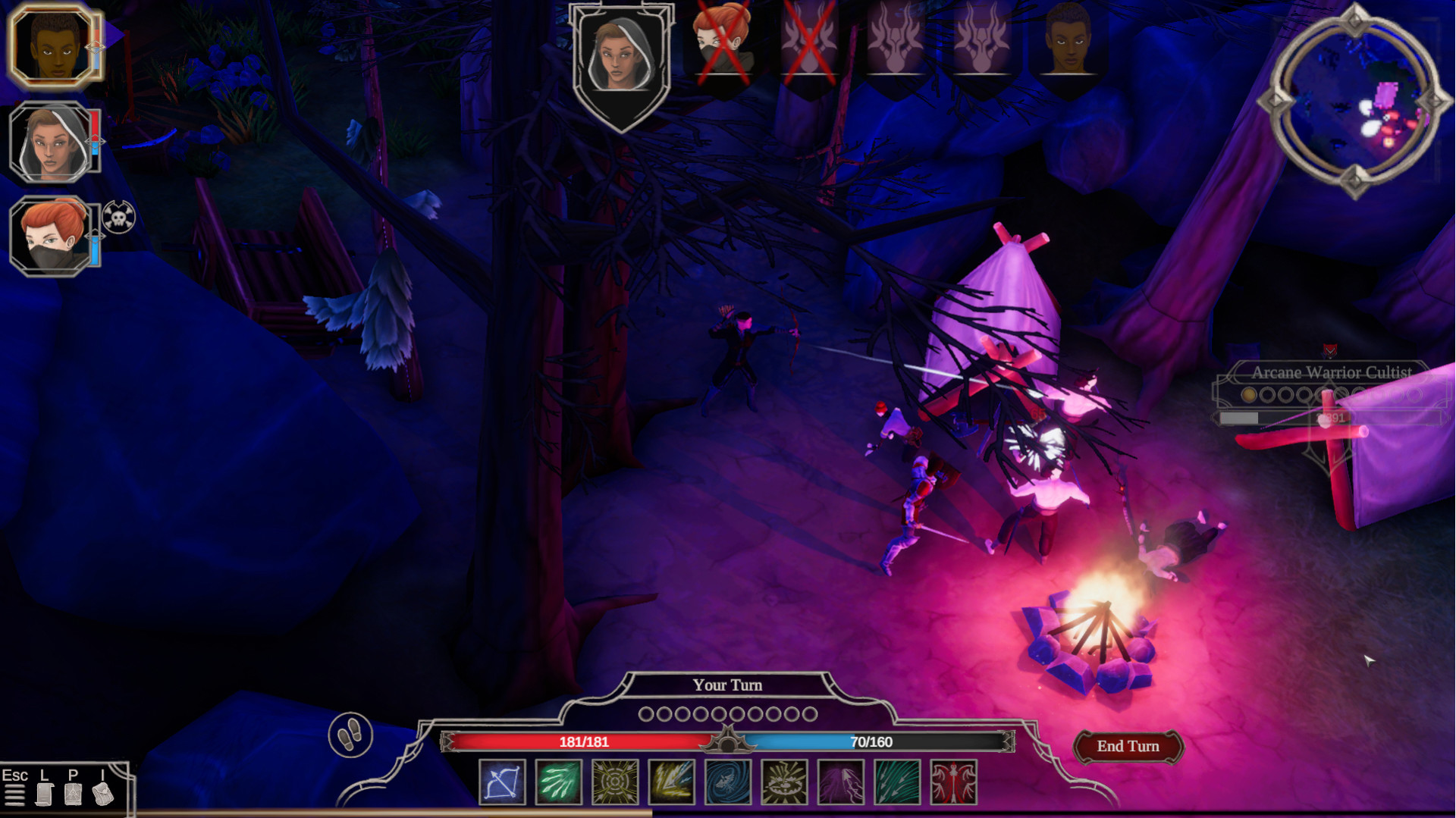This screenshot has height=818, width=1456.
Task: Use the yellow burst ability in the hotbar
Action: click(x=615, y=783)
